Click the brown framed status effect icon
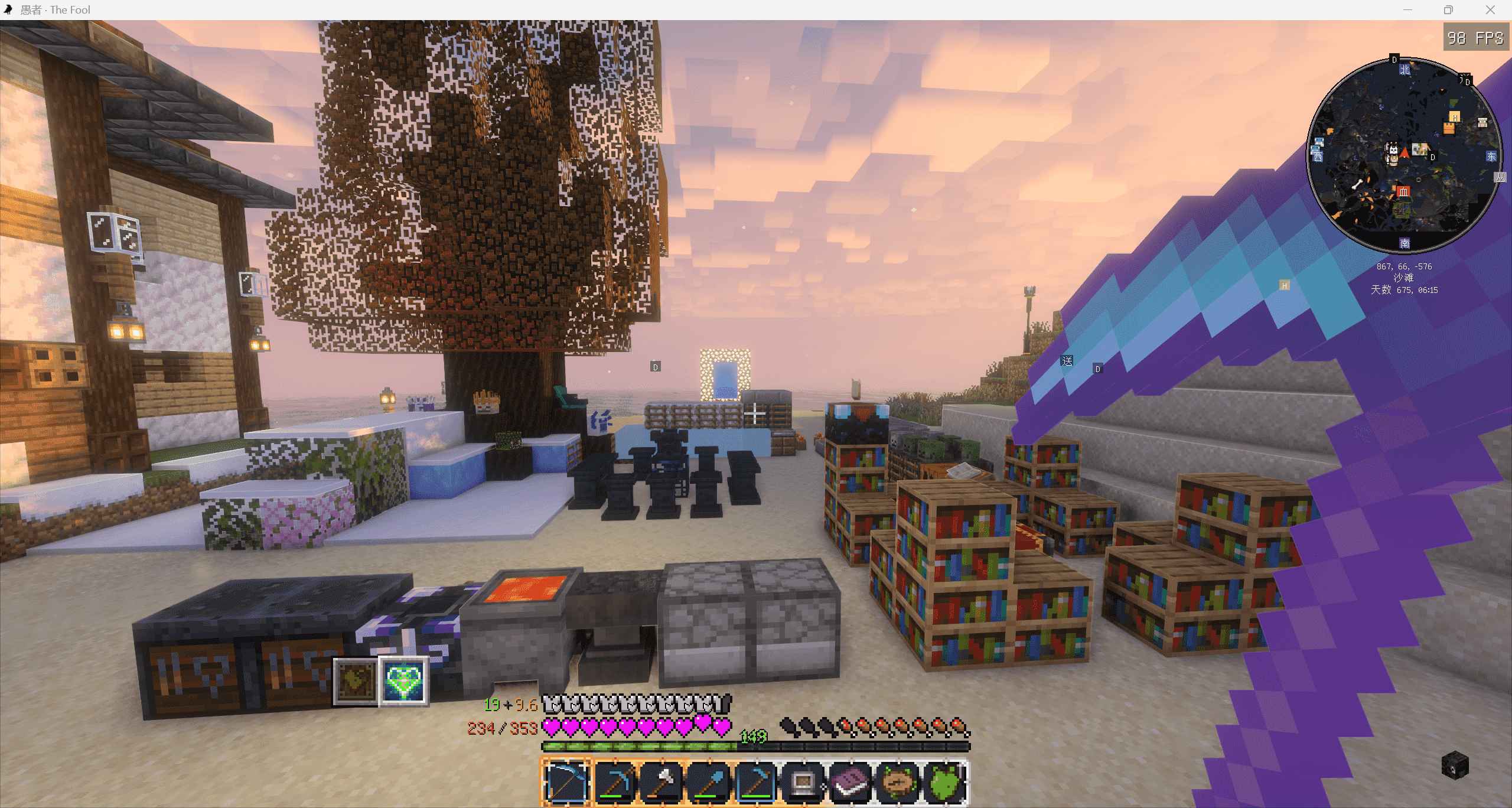Screen dimensions: 1512x808 [356, 682]
